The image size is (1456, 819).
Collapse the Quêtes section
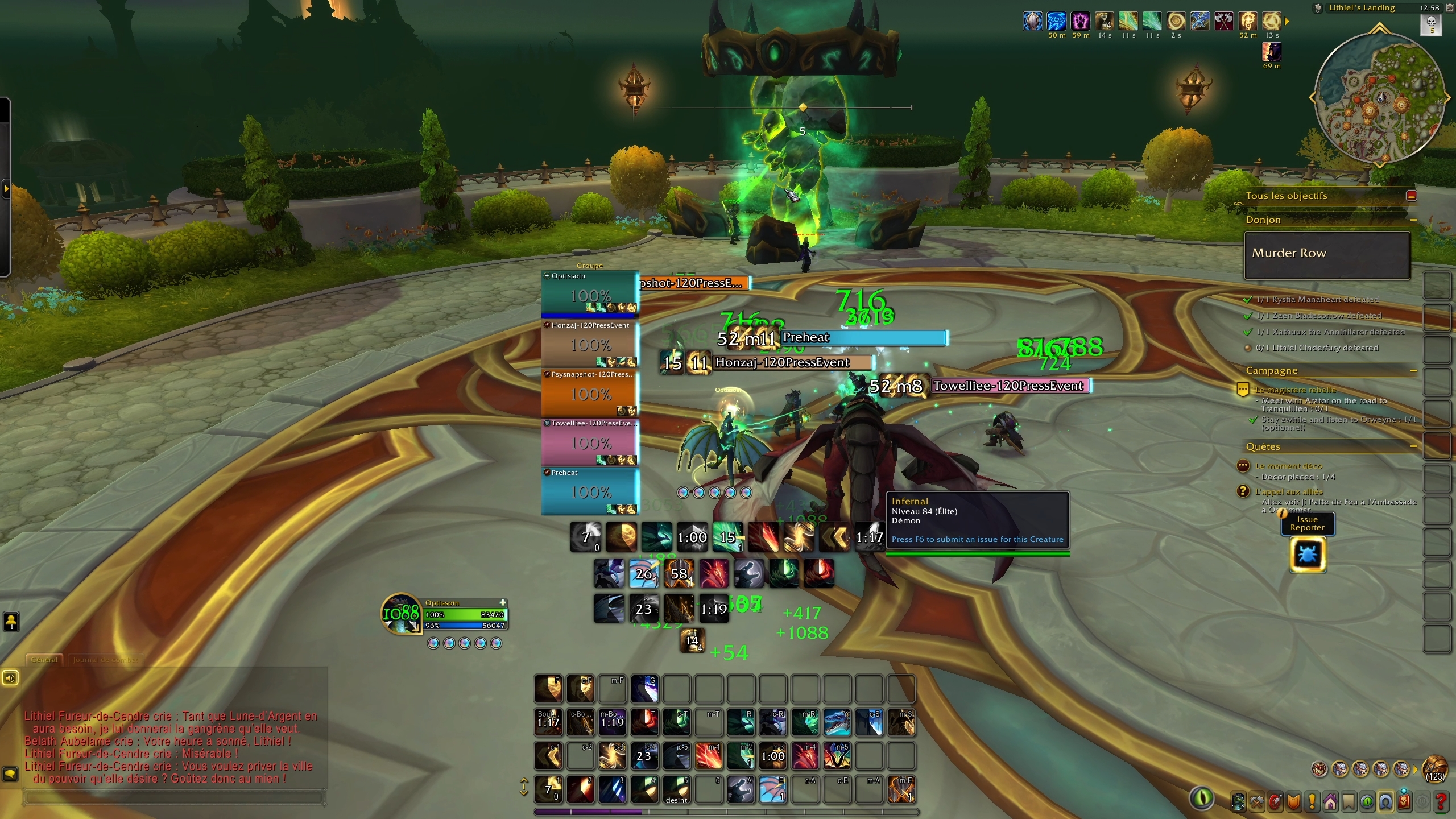point(1414,446)
